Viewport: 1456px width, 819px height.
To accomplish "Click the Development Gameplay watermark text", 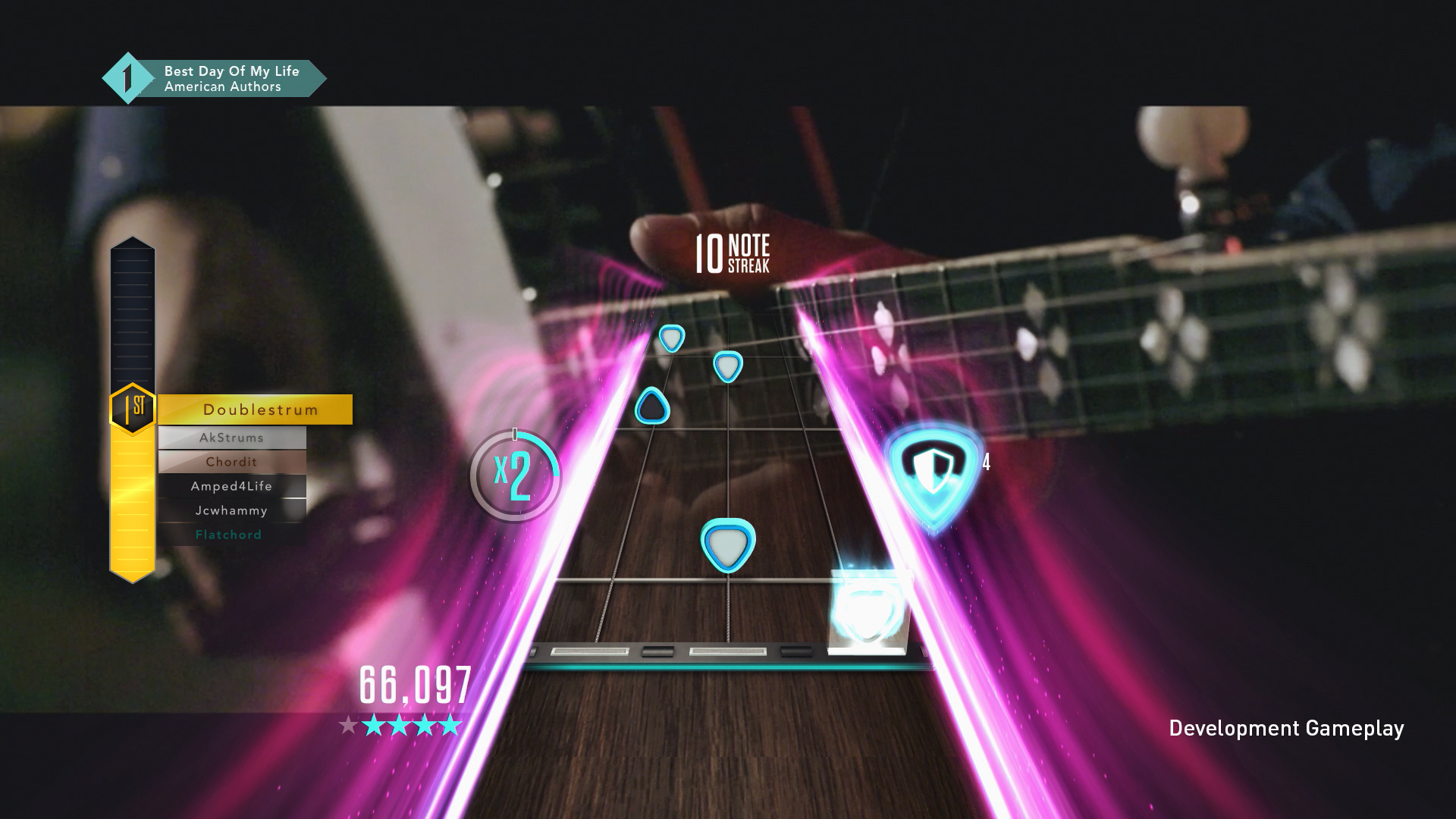I will (x=1287, y=727).
